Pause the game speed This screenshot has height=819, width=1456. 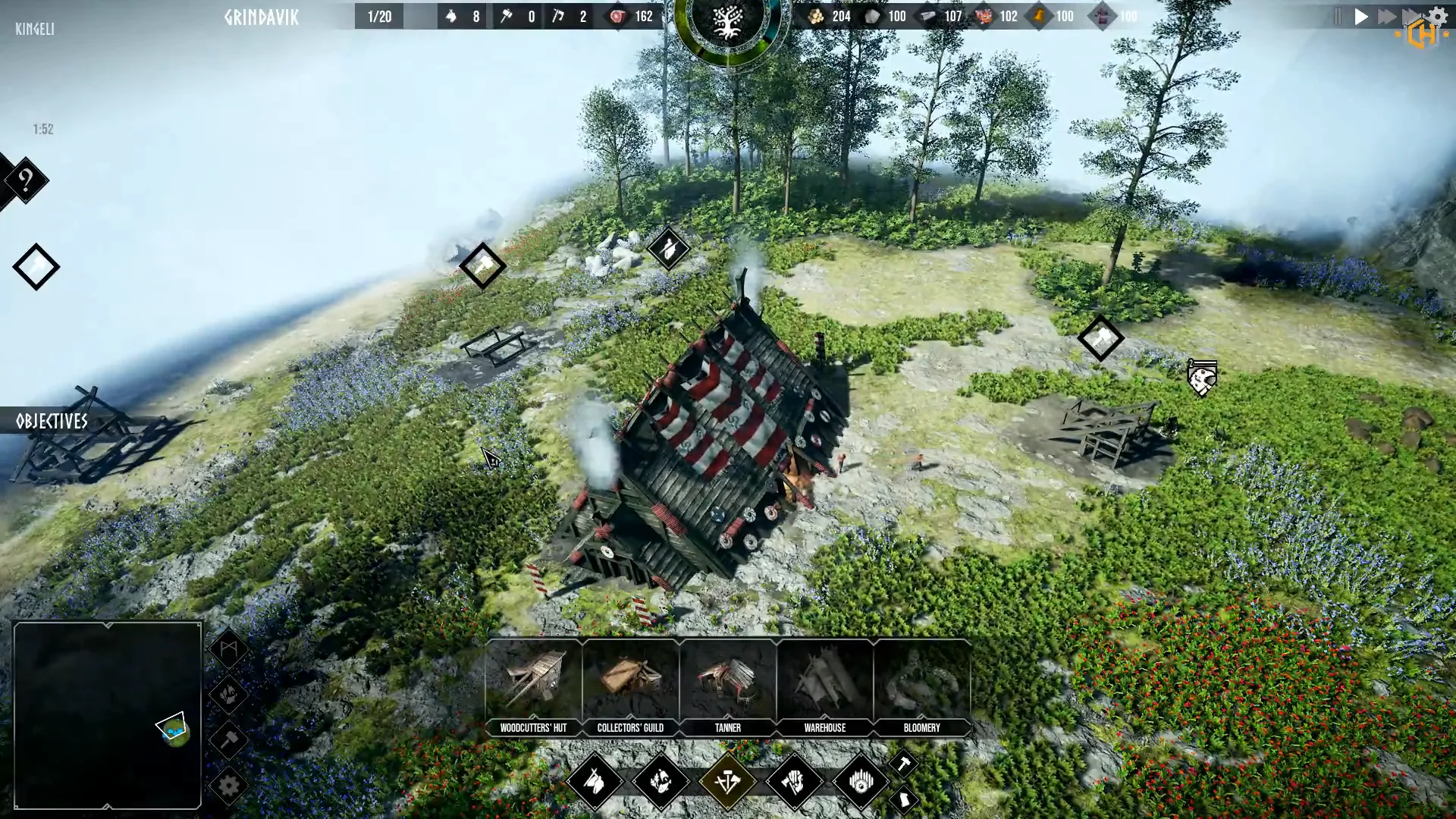(1338, 17)
